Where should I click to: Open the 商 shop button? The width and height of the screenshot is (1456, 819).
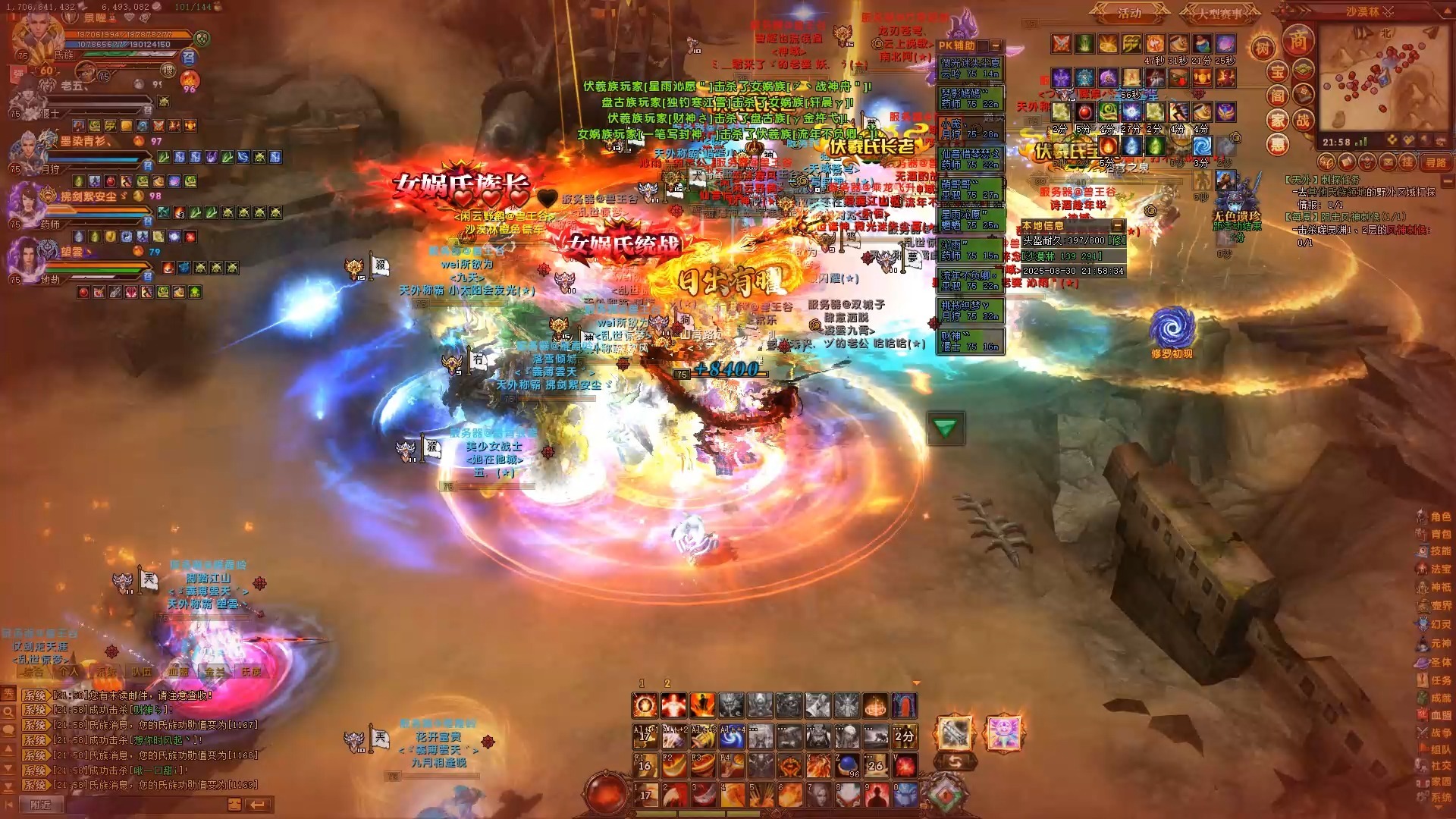pos(1298,41)
